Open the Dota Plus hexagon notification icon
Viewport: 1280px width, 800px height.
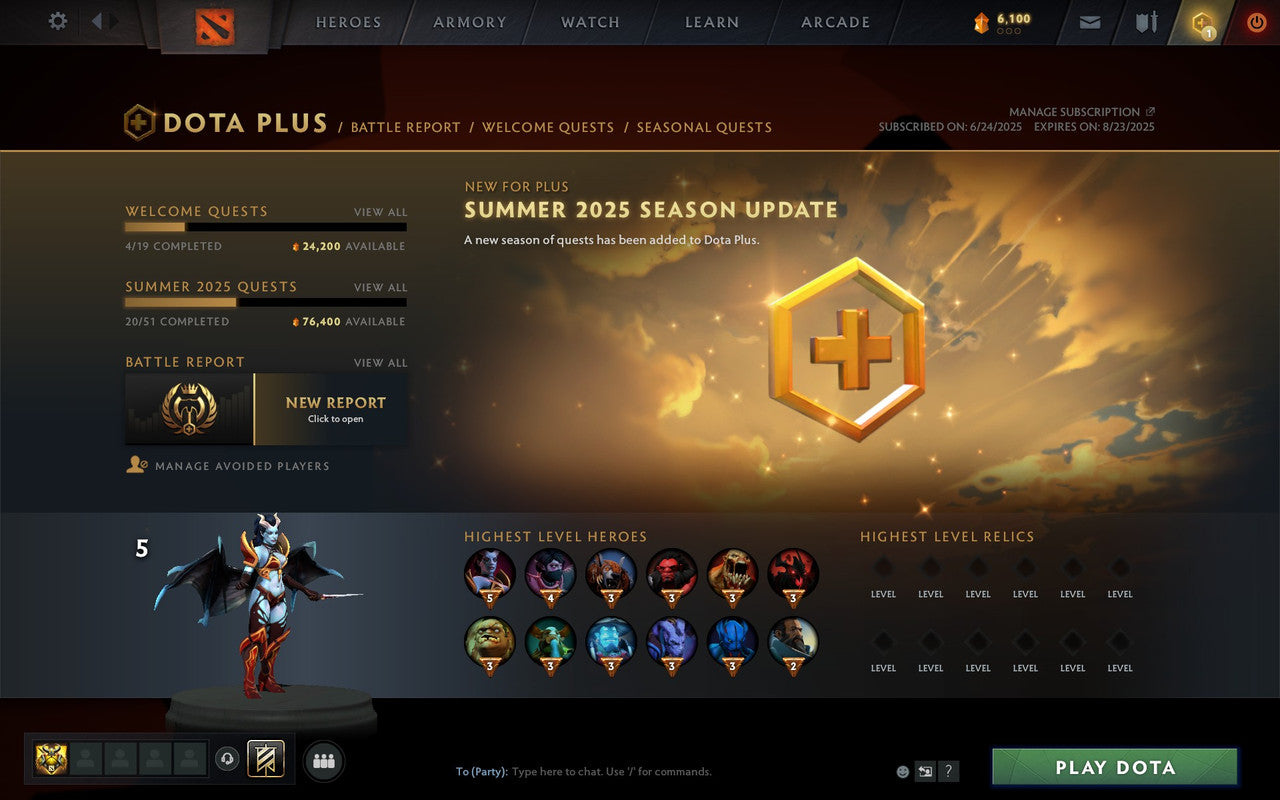[x=1200, y=21]
